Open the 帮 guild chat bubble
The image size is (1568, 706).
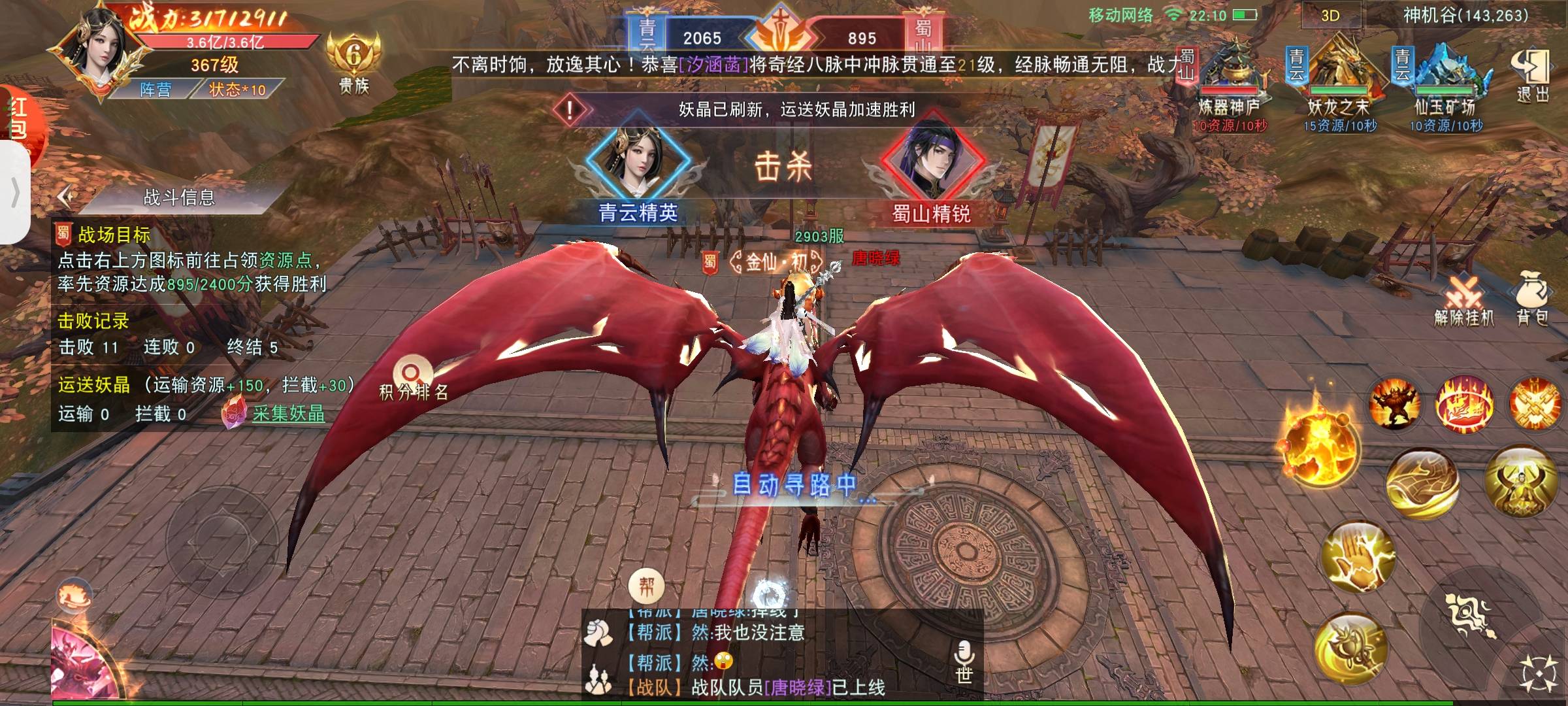pyautogui.click(x=646, y=586)
